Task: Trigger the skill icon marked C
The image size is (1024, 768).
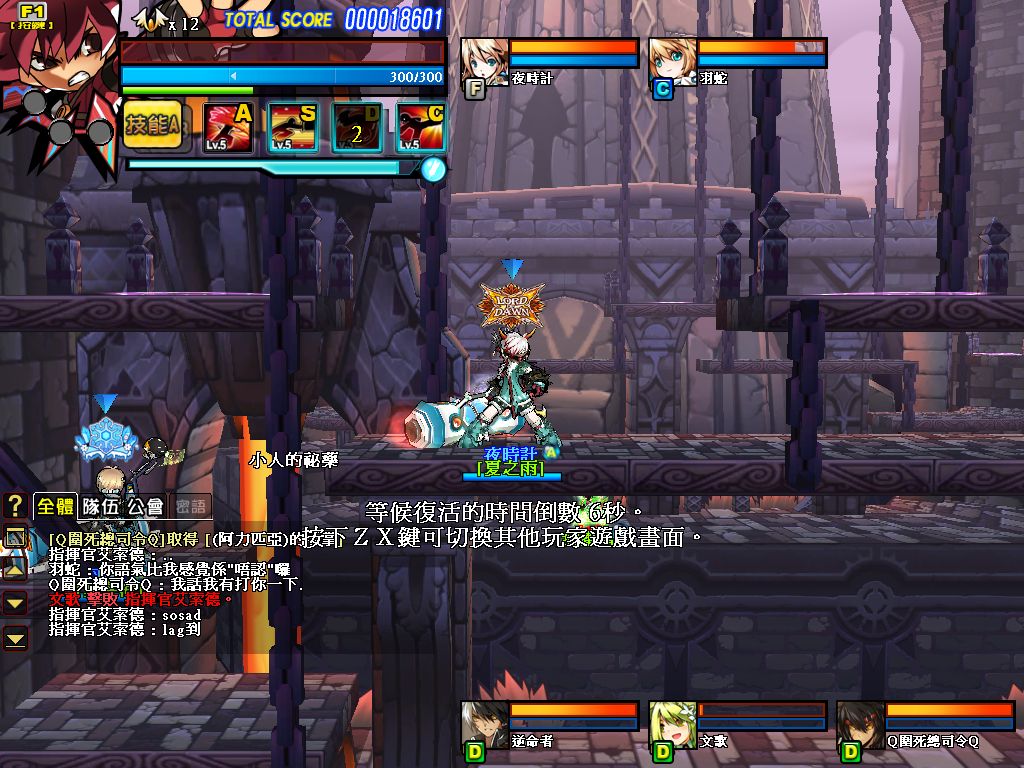Action: point(421,127)
